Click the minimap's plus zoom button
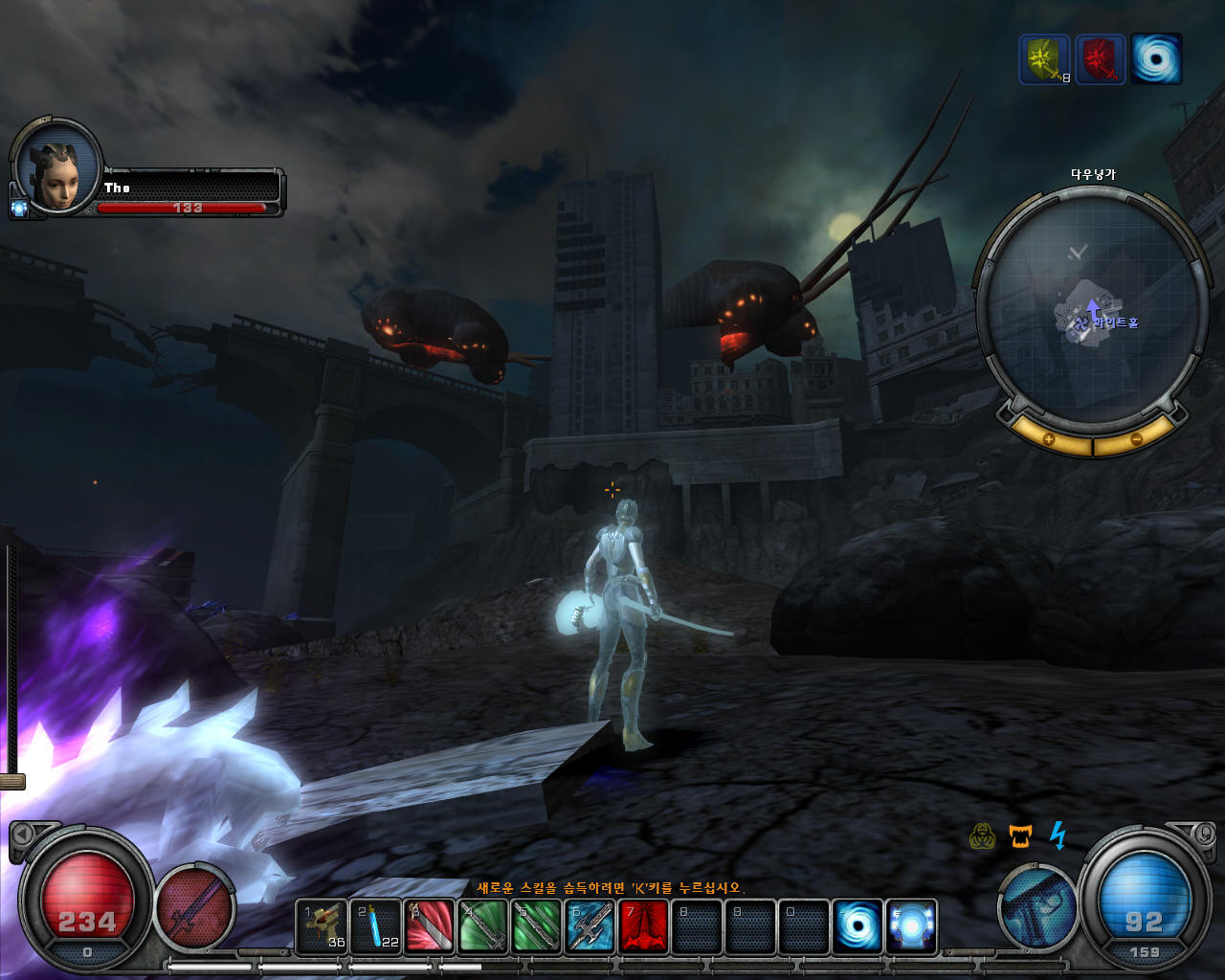The image size is (1225, 980). pyautogui.click(x=1048, y=439)
